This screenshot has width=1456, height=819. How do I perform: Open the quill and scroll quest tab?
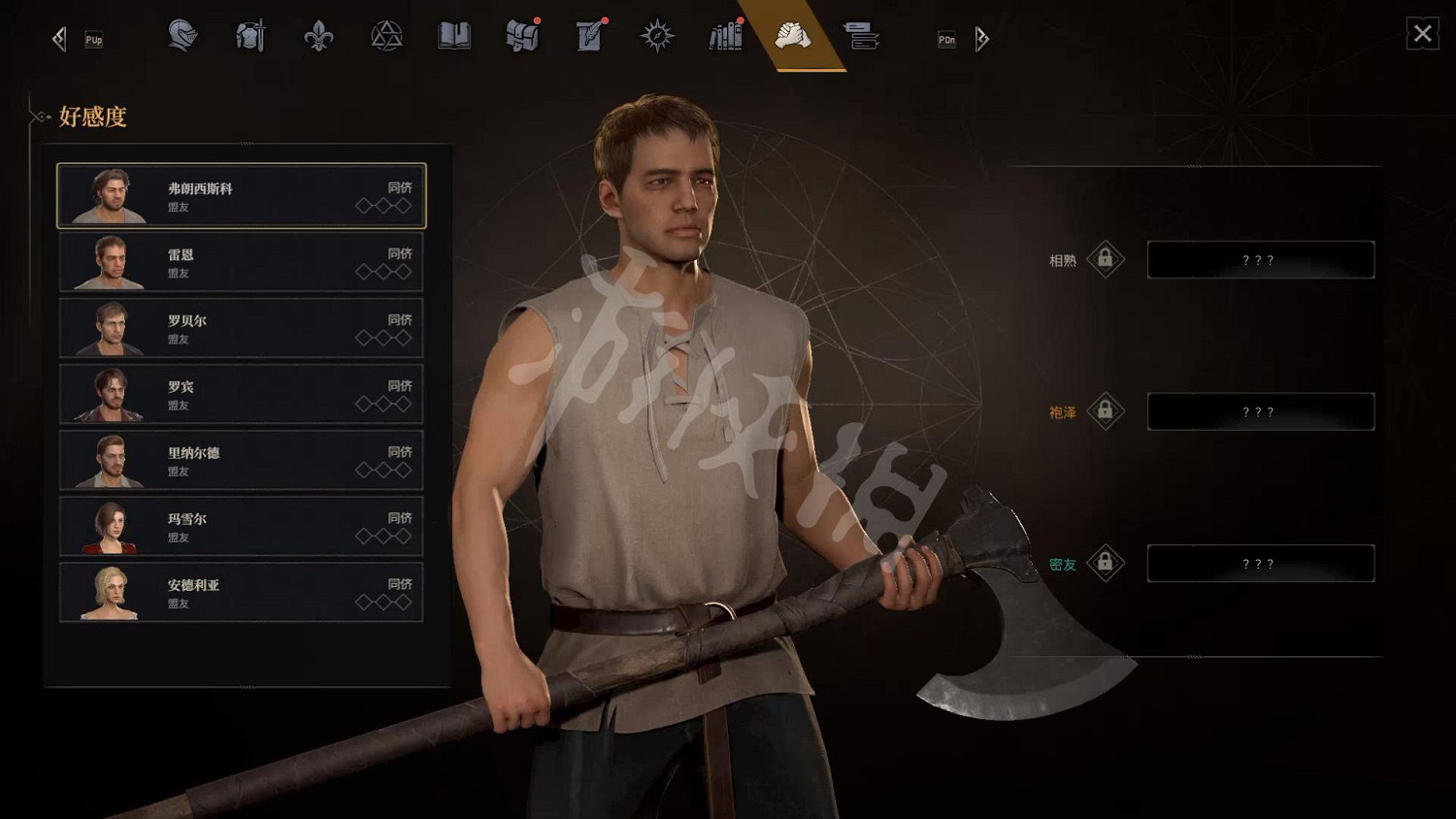590,37
